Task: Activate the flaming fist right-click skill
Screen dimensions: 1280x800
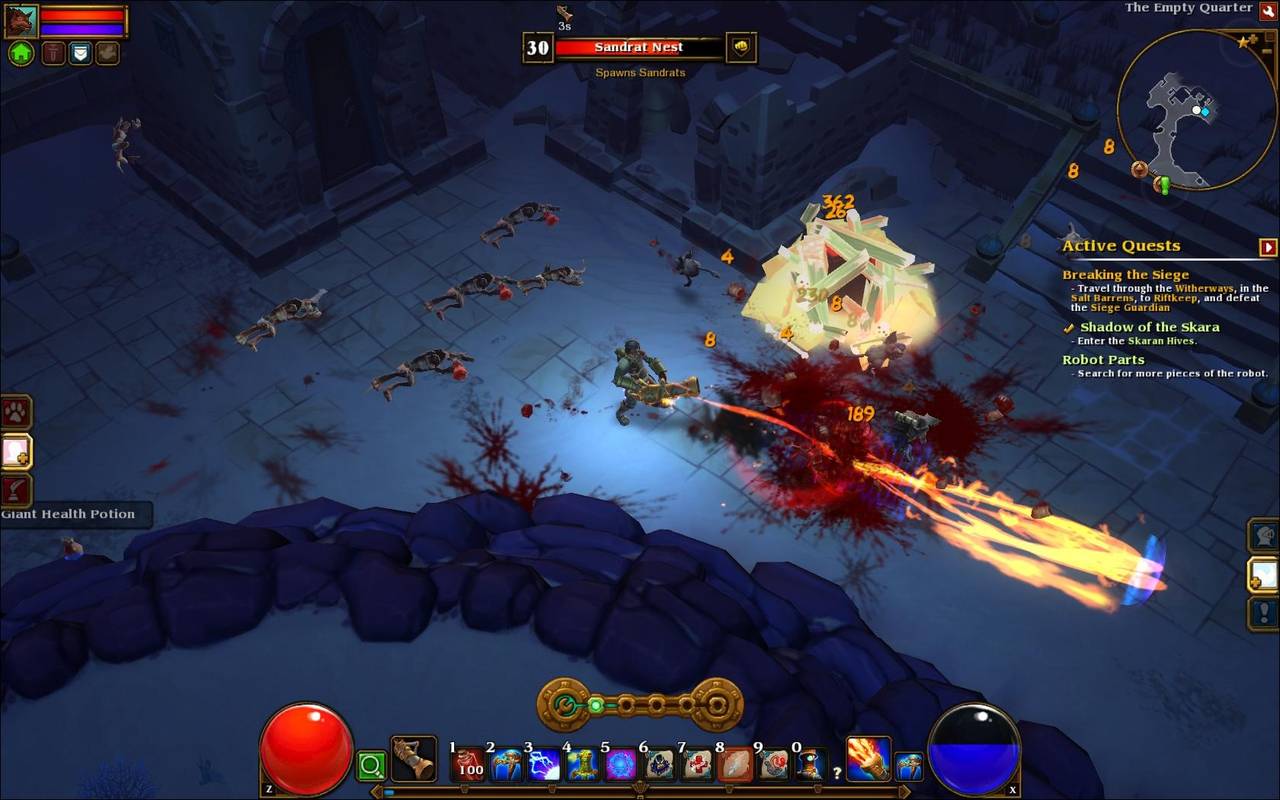Action: 868,758
